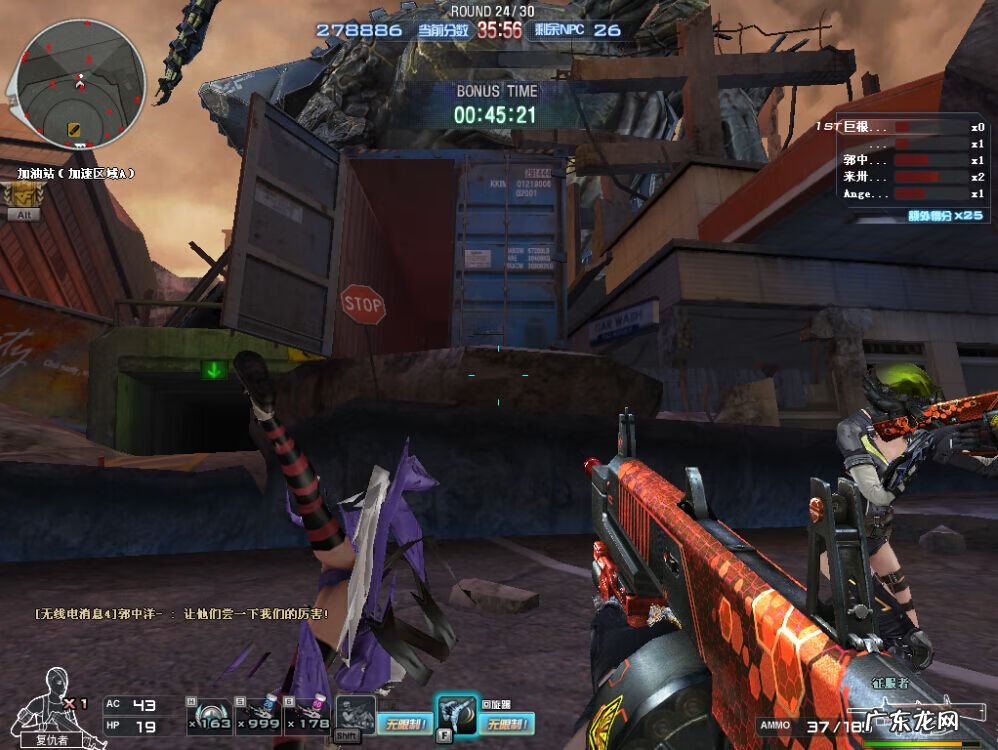
Task: Select the yellow ammo marker on the minimap
Action: coord(73,129)
